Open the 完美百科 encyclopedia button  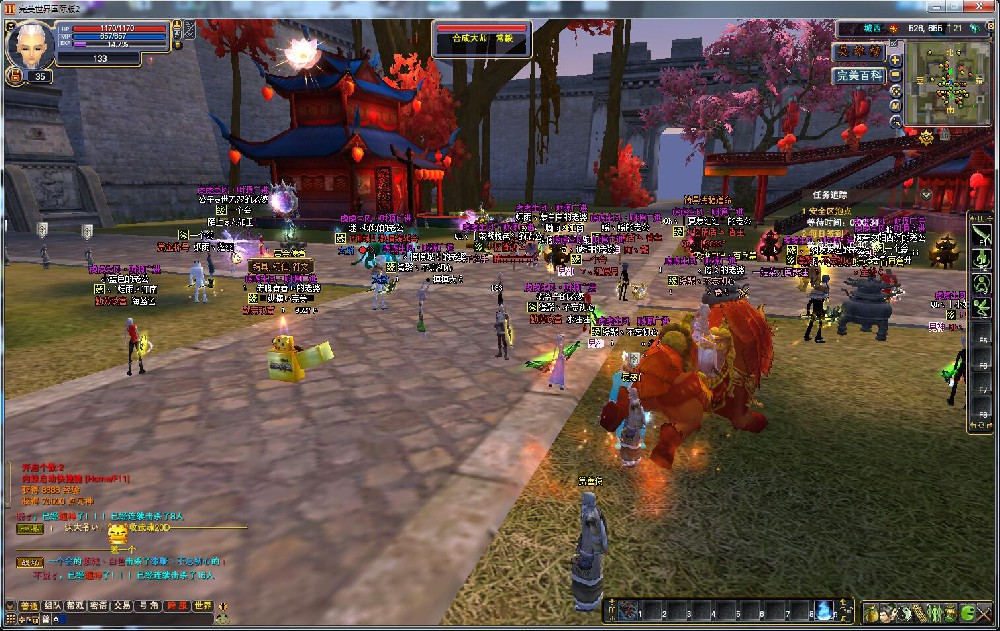tap(859, 75)
